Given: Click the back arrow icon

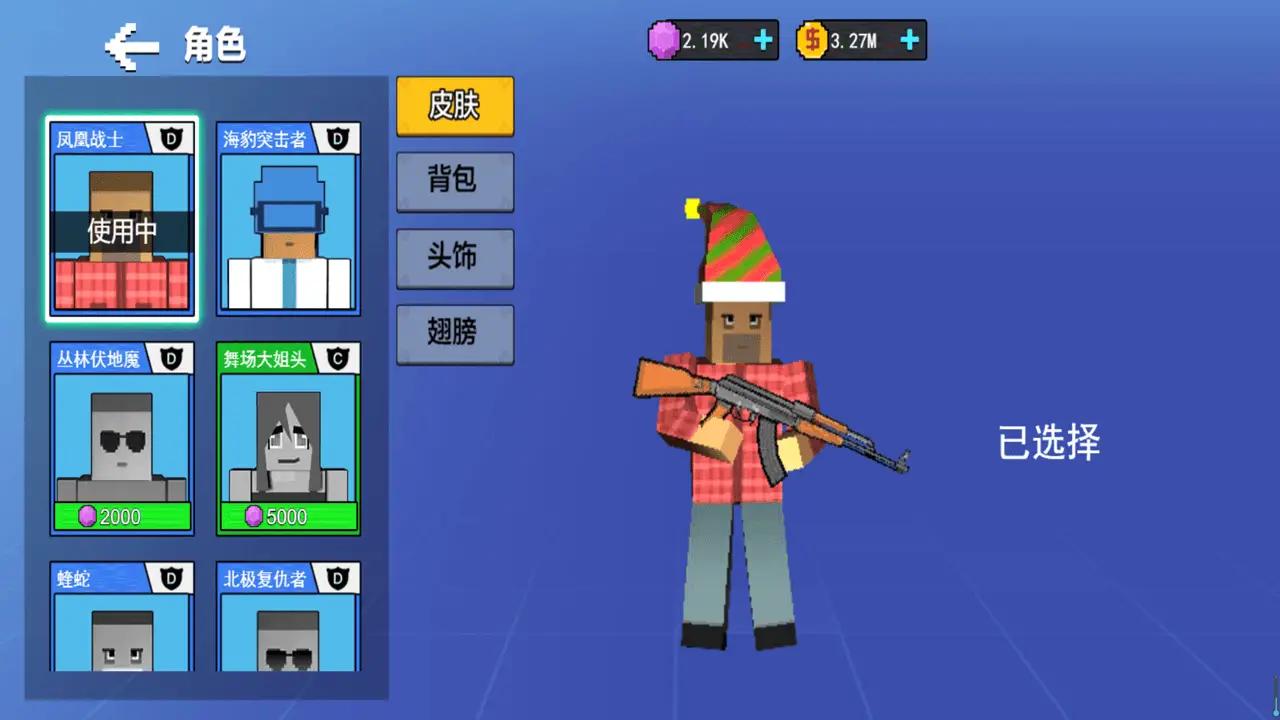Looking at the screenshot, I should click(133, 45).
